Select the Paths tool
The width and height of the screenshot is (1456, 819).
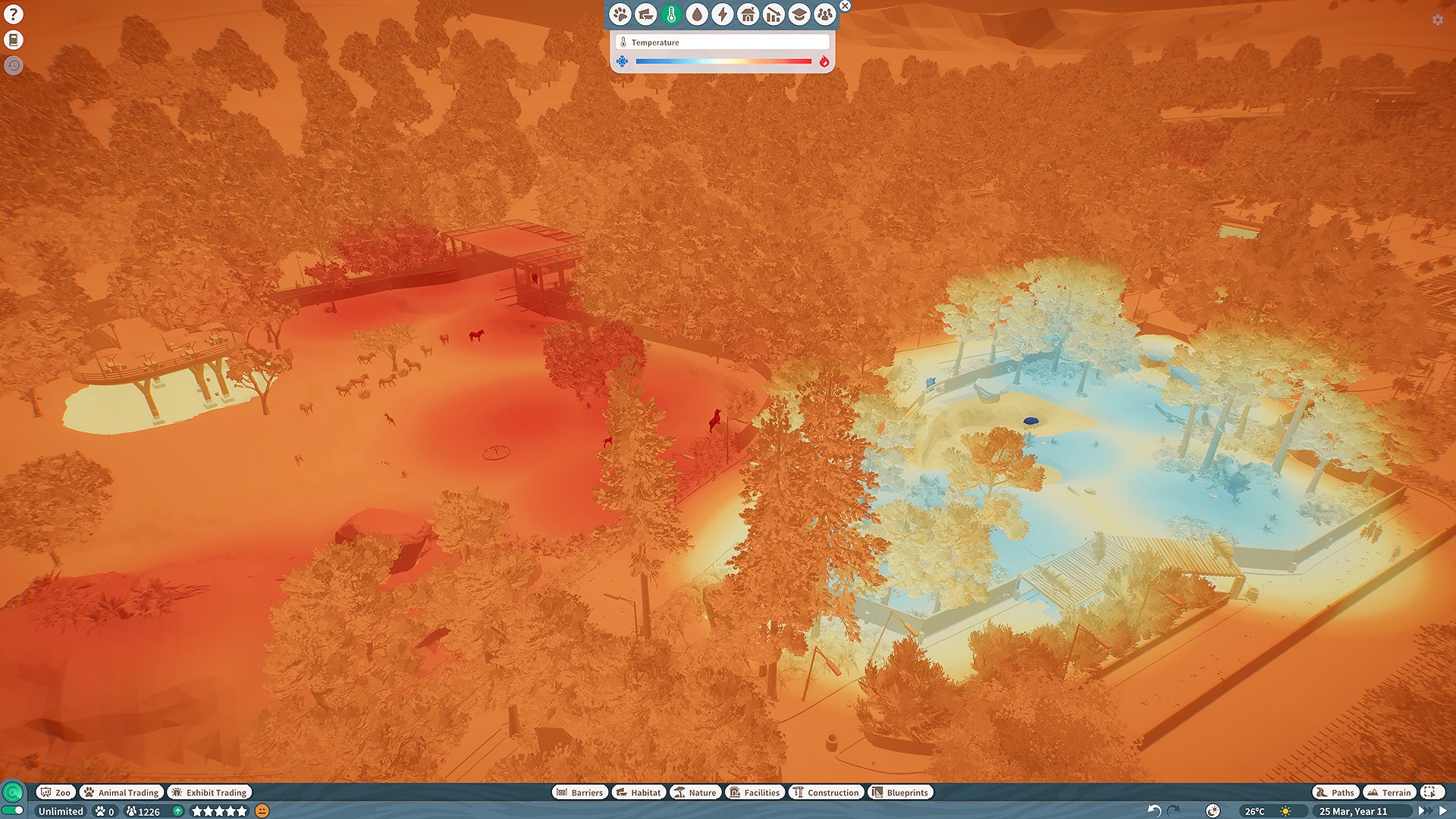point(1335,792)
